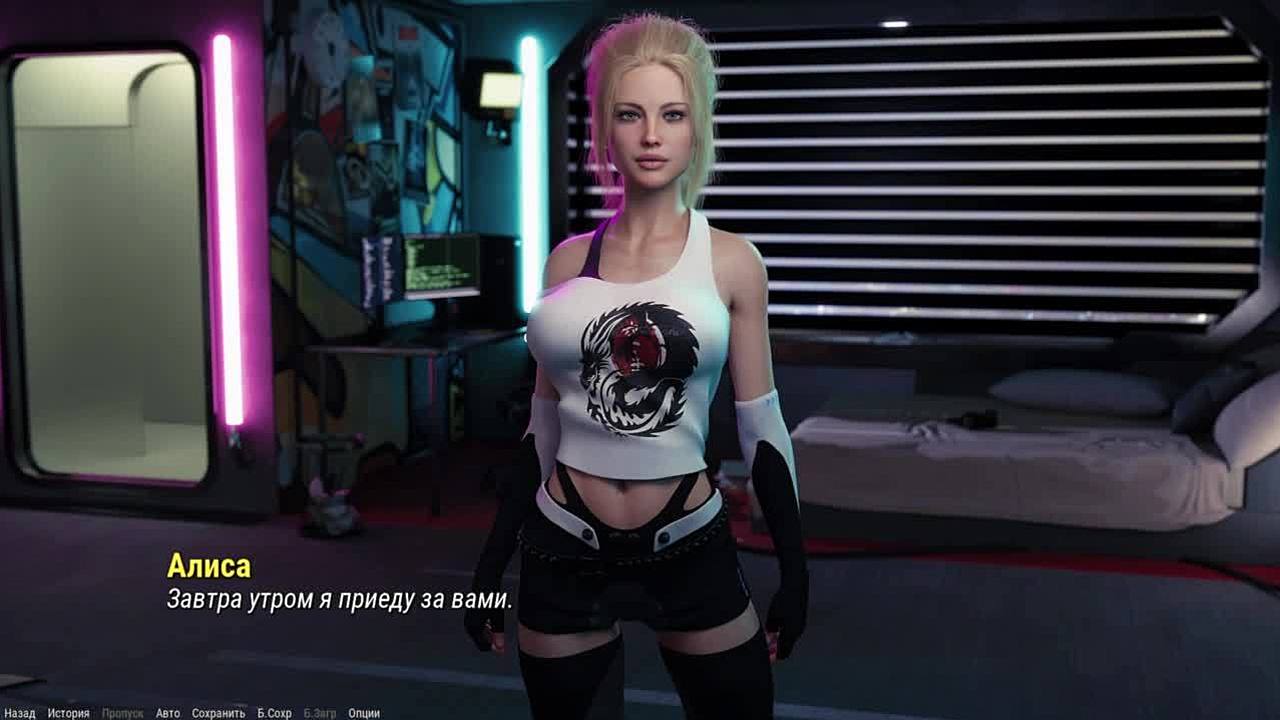The height and width of the screenshot is (720, 1280).
Task: Click the greyed-out Б.Загр quick load
Action: tap(320, 713)
